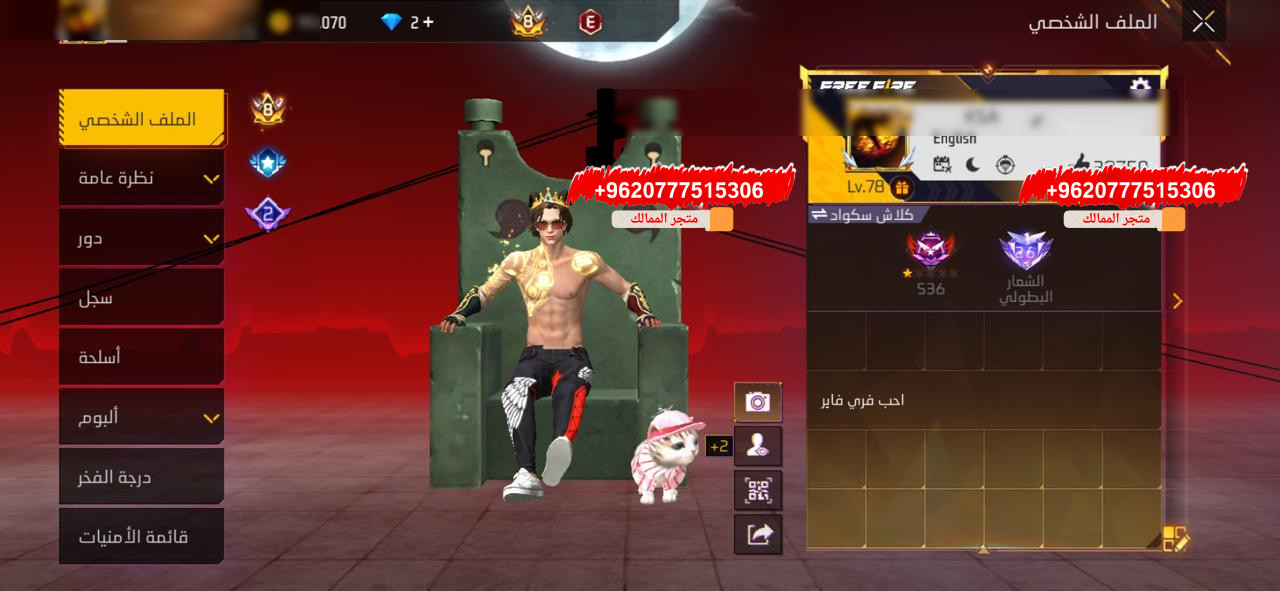Tap the plus button to add diamonds
Image resolution: width=1280 pixels, height=591 pixels.
428,22
